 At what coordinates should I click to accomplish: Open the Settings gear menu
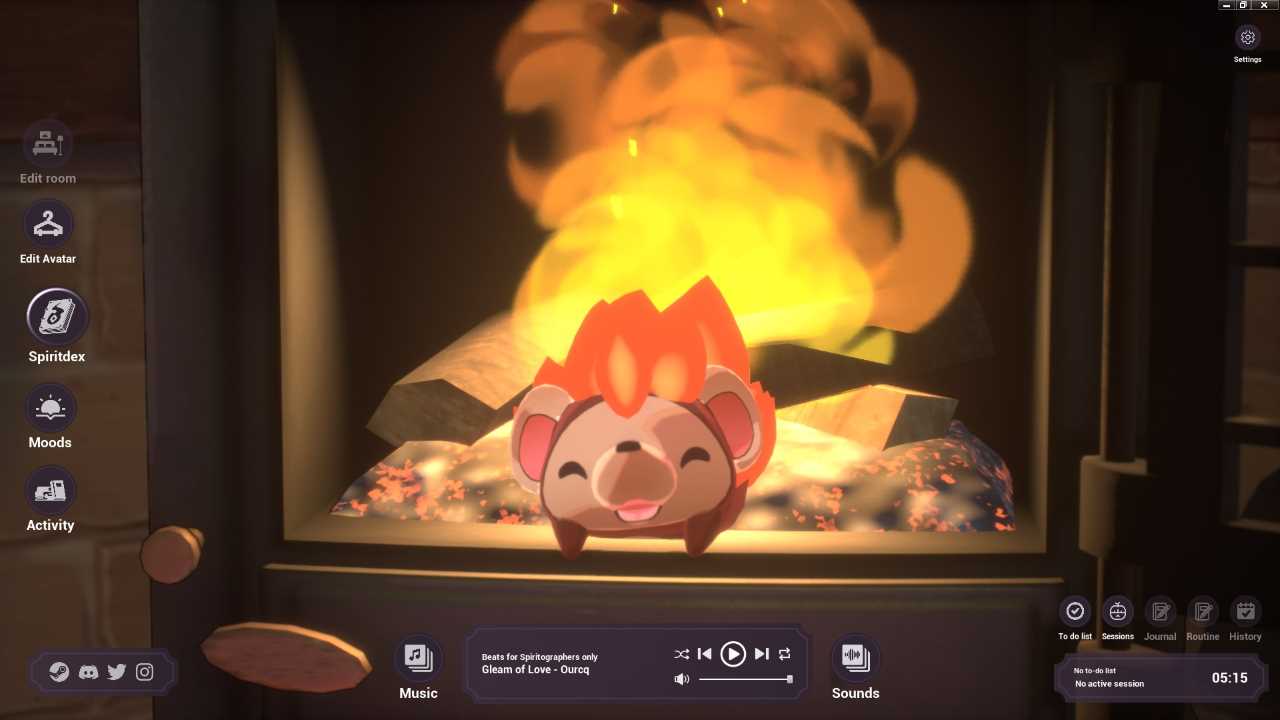pos(1247,38)
